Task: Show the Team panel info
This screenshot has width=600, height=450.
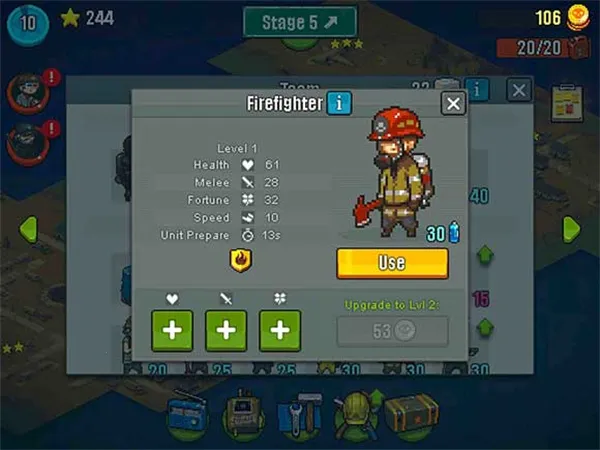Action: pos(479,90)
